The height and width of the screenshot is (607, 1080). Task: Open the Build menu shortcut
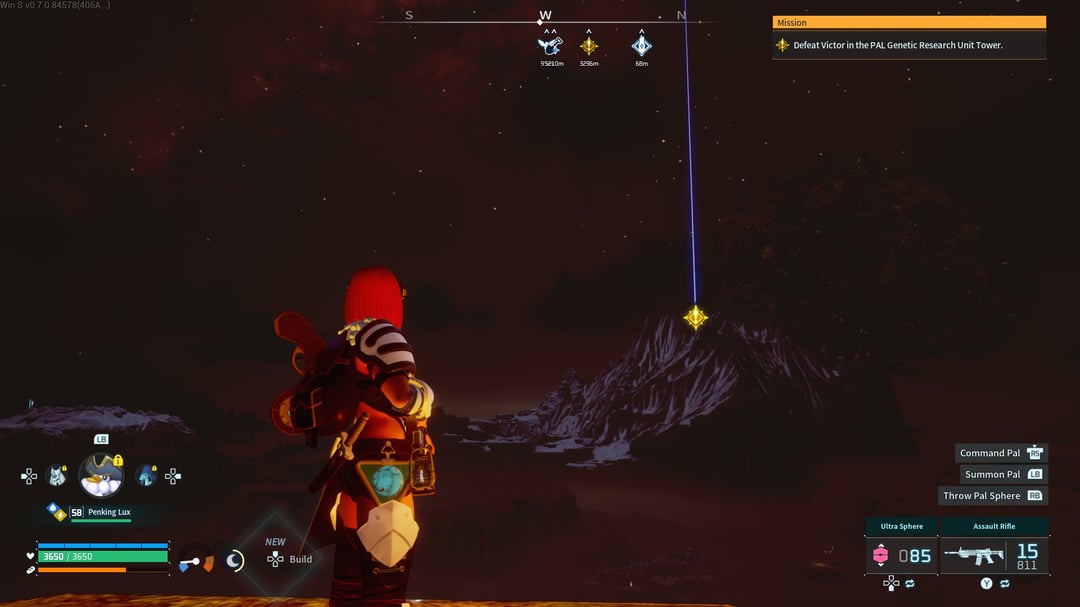[288, 559]
